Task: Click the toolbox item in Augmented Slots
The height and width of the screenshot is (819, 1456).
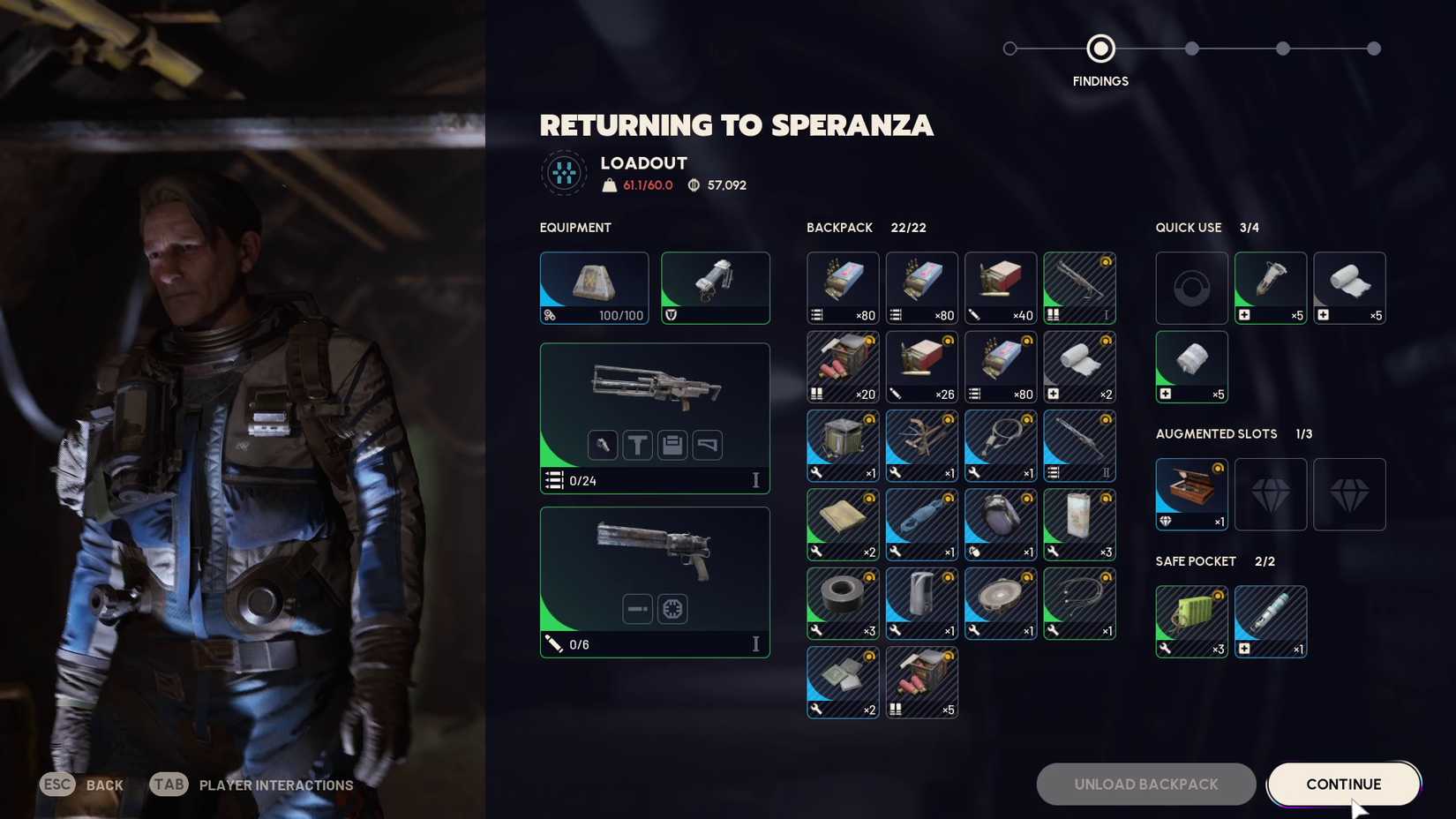Action: 1191,494
